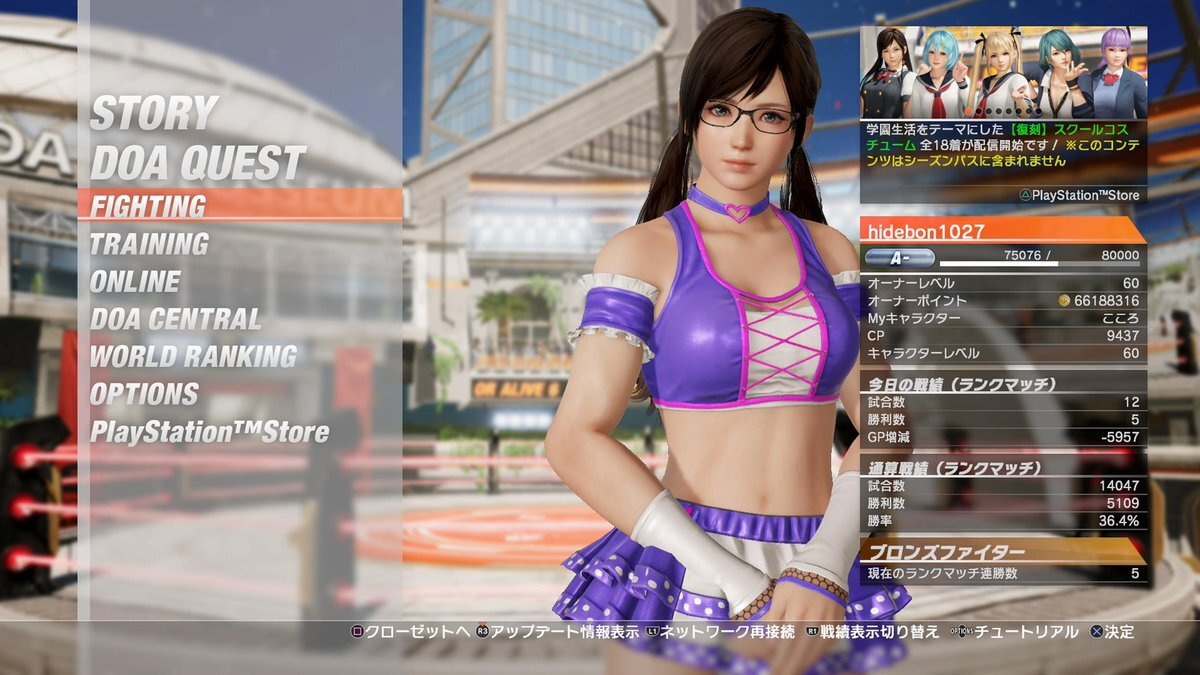Select DOA QUEST from the main menu
The image size is (1200, 675).
point(197,163)
